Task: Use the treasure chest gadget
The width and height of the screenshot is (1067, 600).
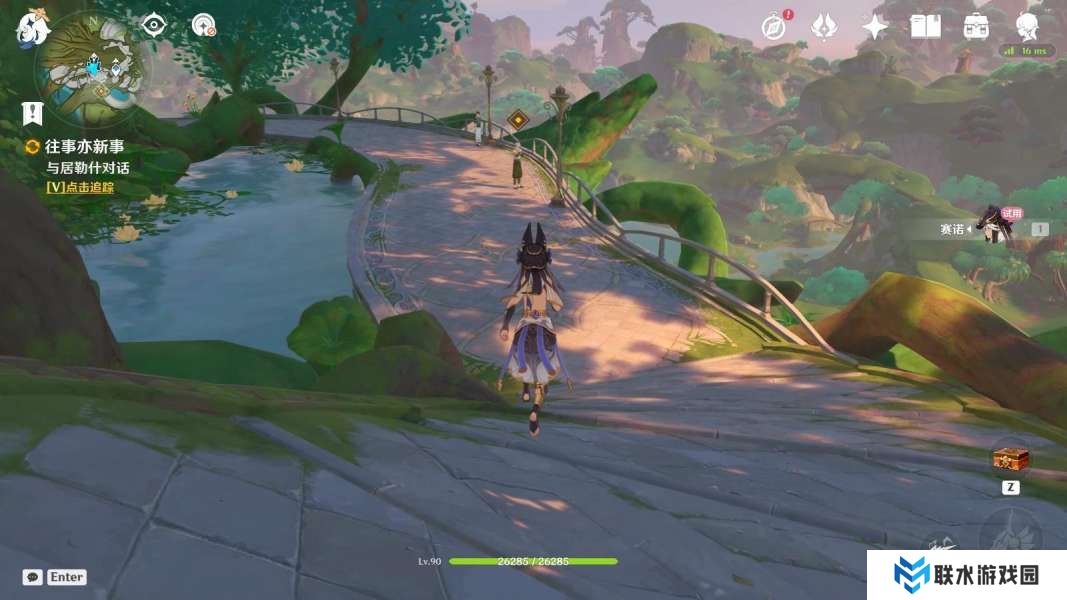Action: (x=1010, y=460)
